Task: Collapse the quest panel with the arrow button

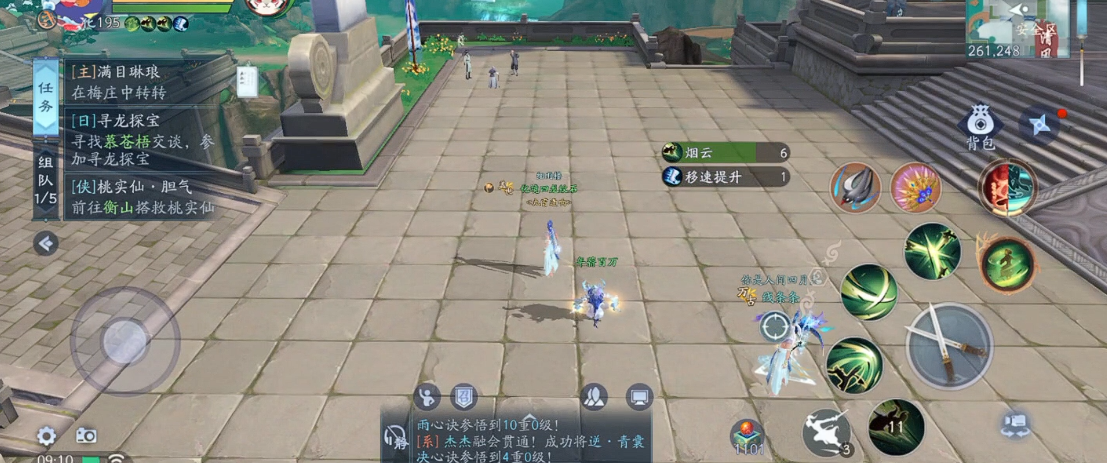Action: 45,243
